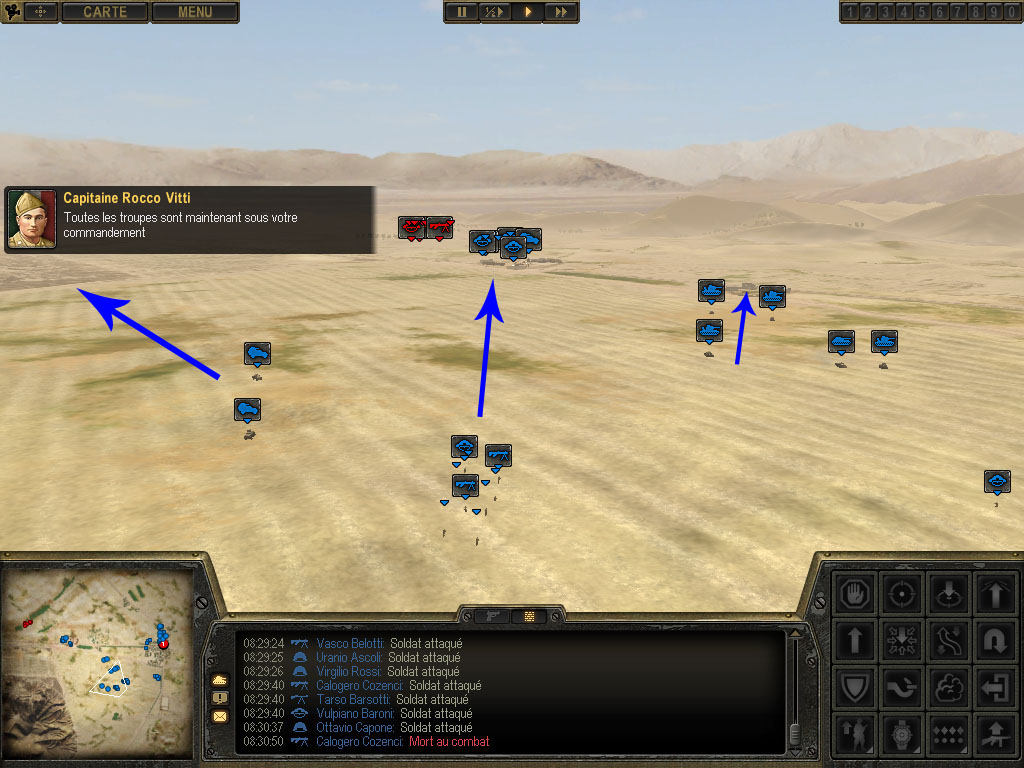Viewport: 1024px width, 768px height.
Task: Use the smoke cloud command
Action: (948, 689)
